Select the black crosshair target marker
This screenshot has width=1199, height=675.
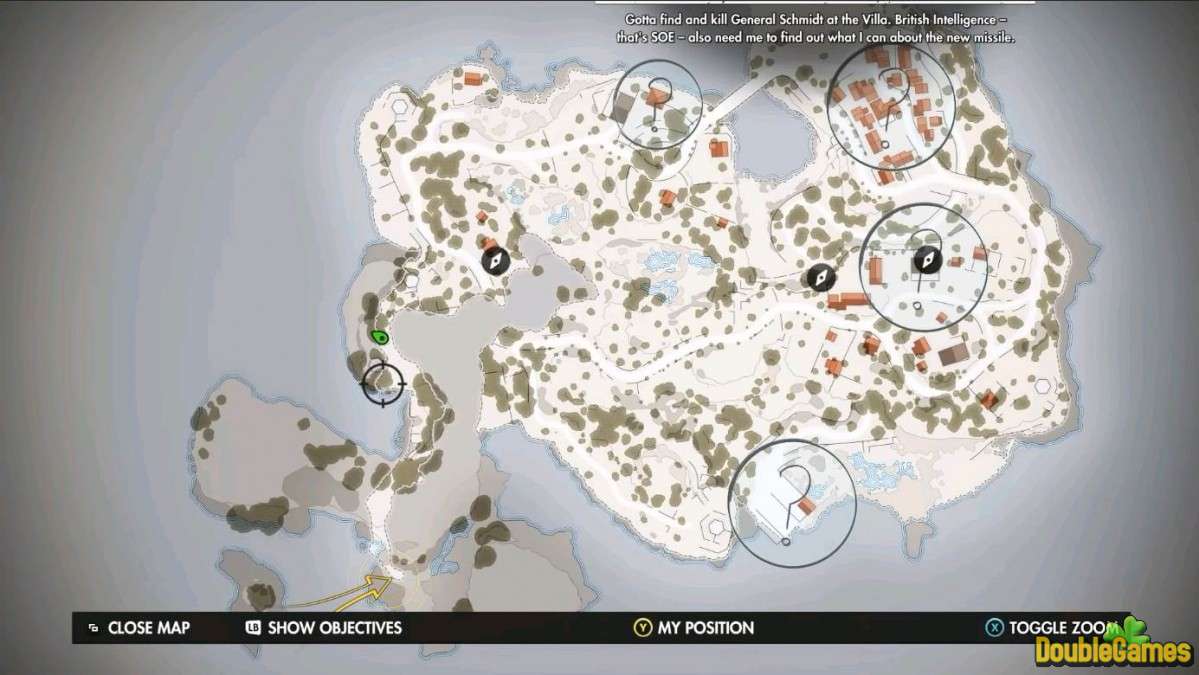(x=383, y=381)
